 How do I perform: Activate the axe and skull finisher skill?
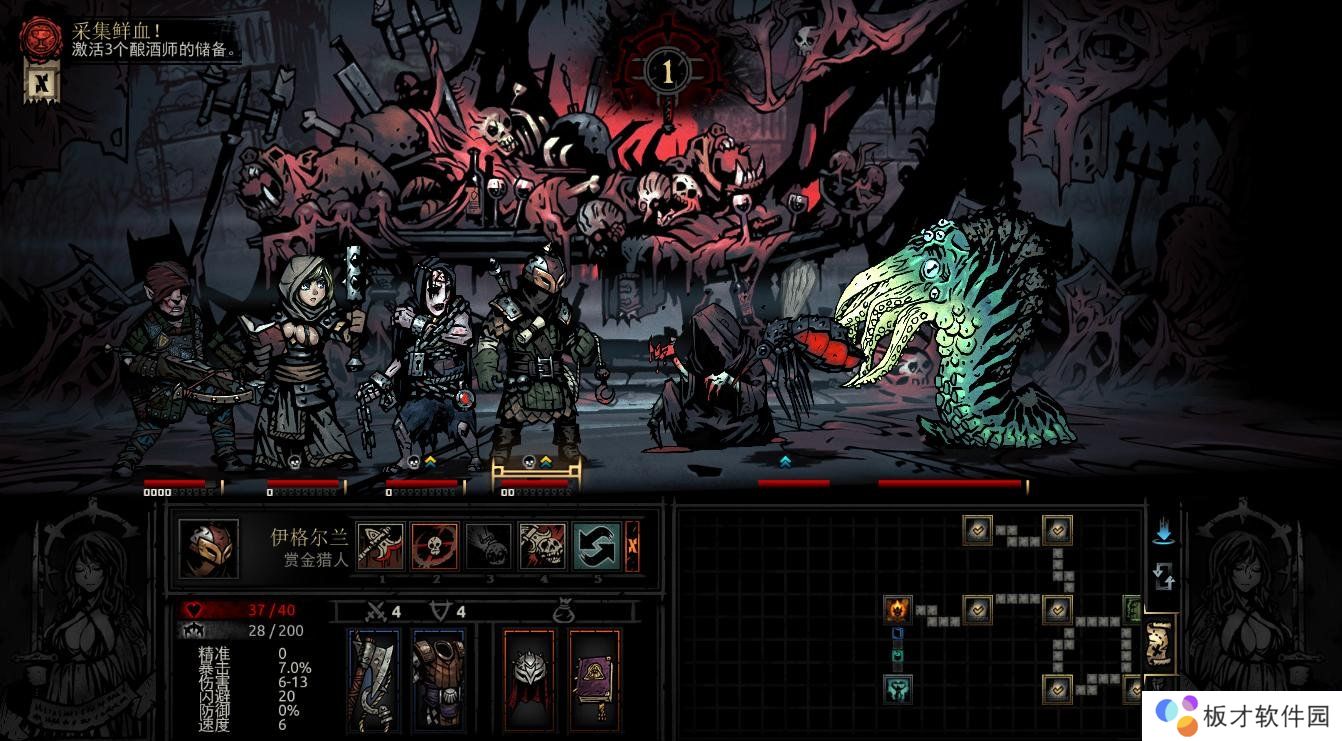click(x=542, y=547)
